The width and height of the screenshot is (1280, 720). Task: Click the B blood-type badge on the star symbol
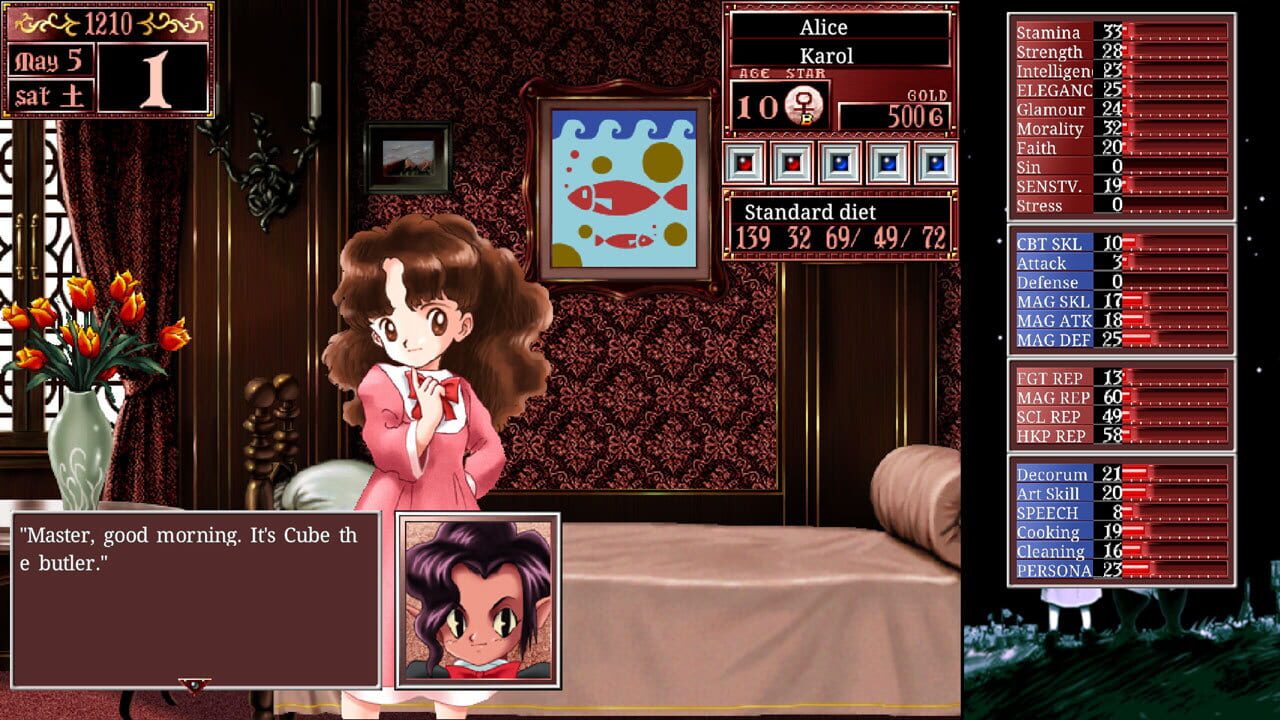pos(808,117)
